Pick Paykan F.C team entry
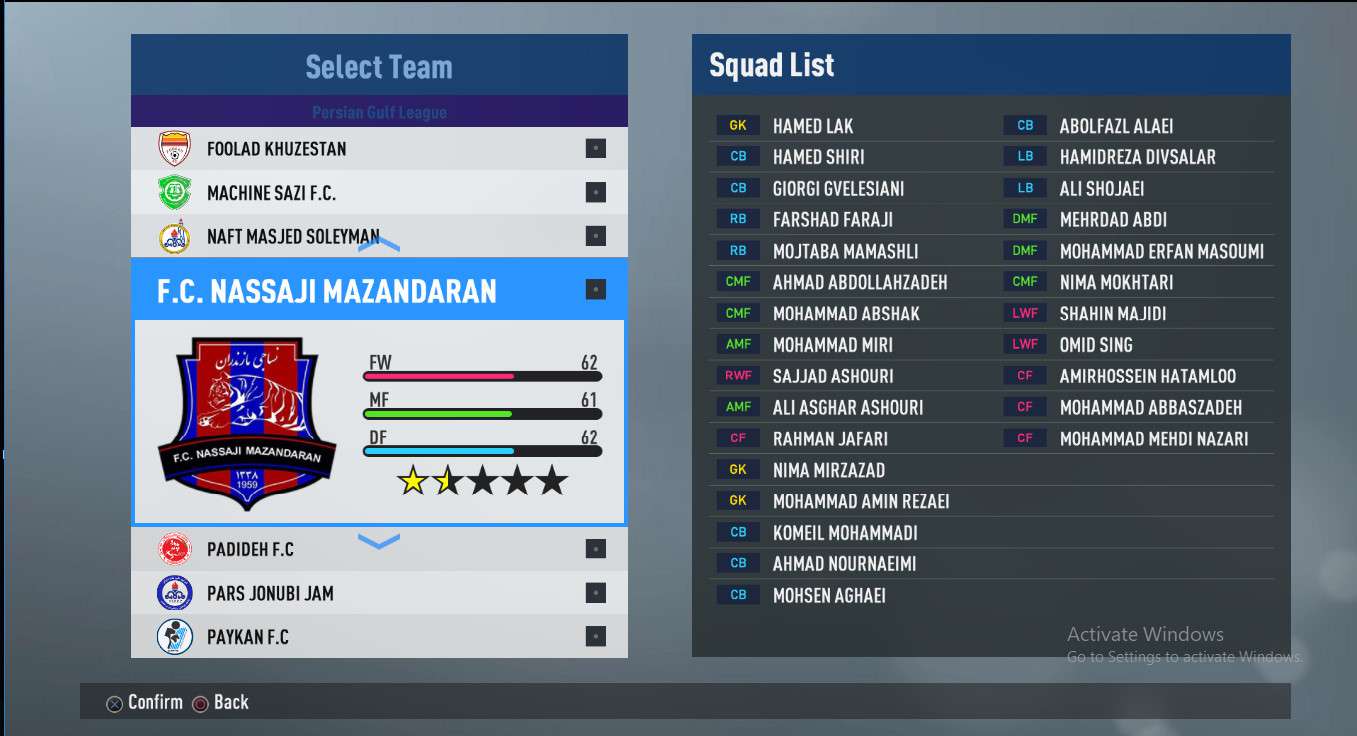The width and height of the screenshot is (1357, 736). pyautogui.click(x=248, y=637)
